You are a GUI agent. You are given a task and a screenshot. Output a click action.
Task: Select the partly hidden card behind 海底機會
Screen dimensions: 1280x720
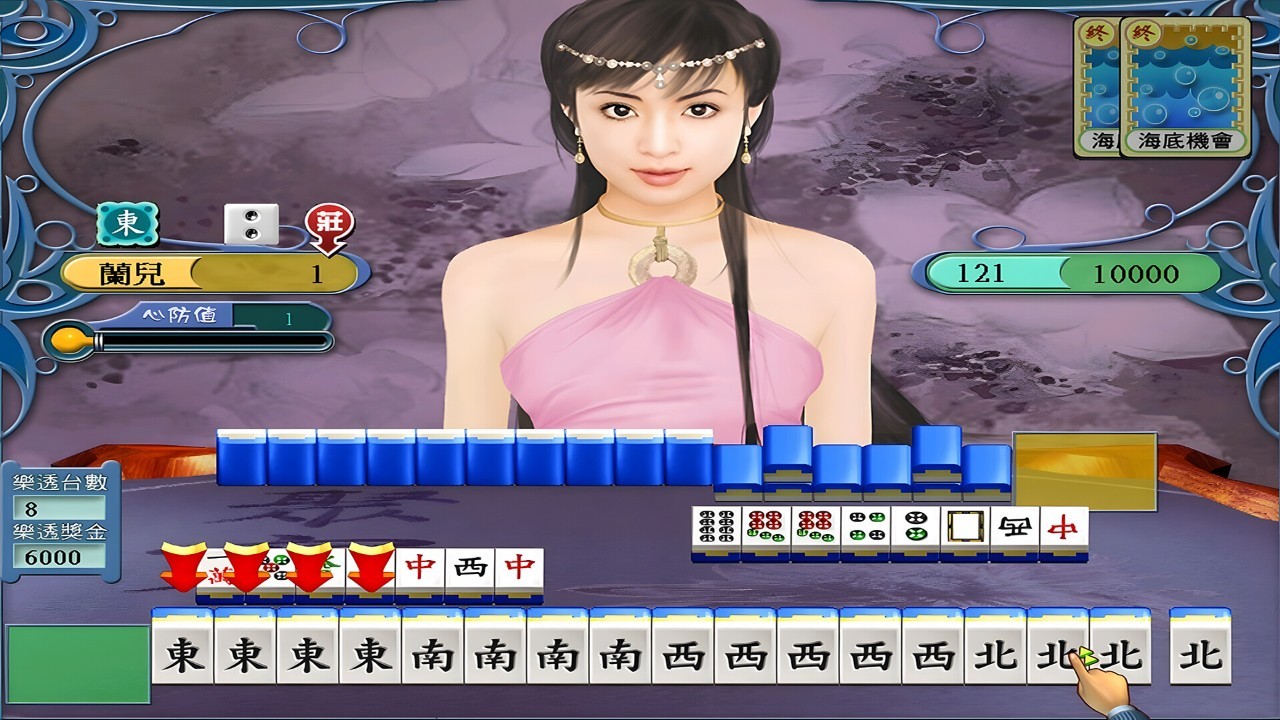1098,88
